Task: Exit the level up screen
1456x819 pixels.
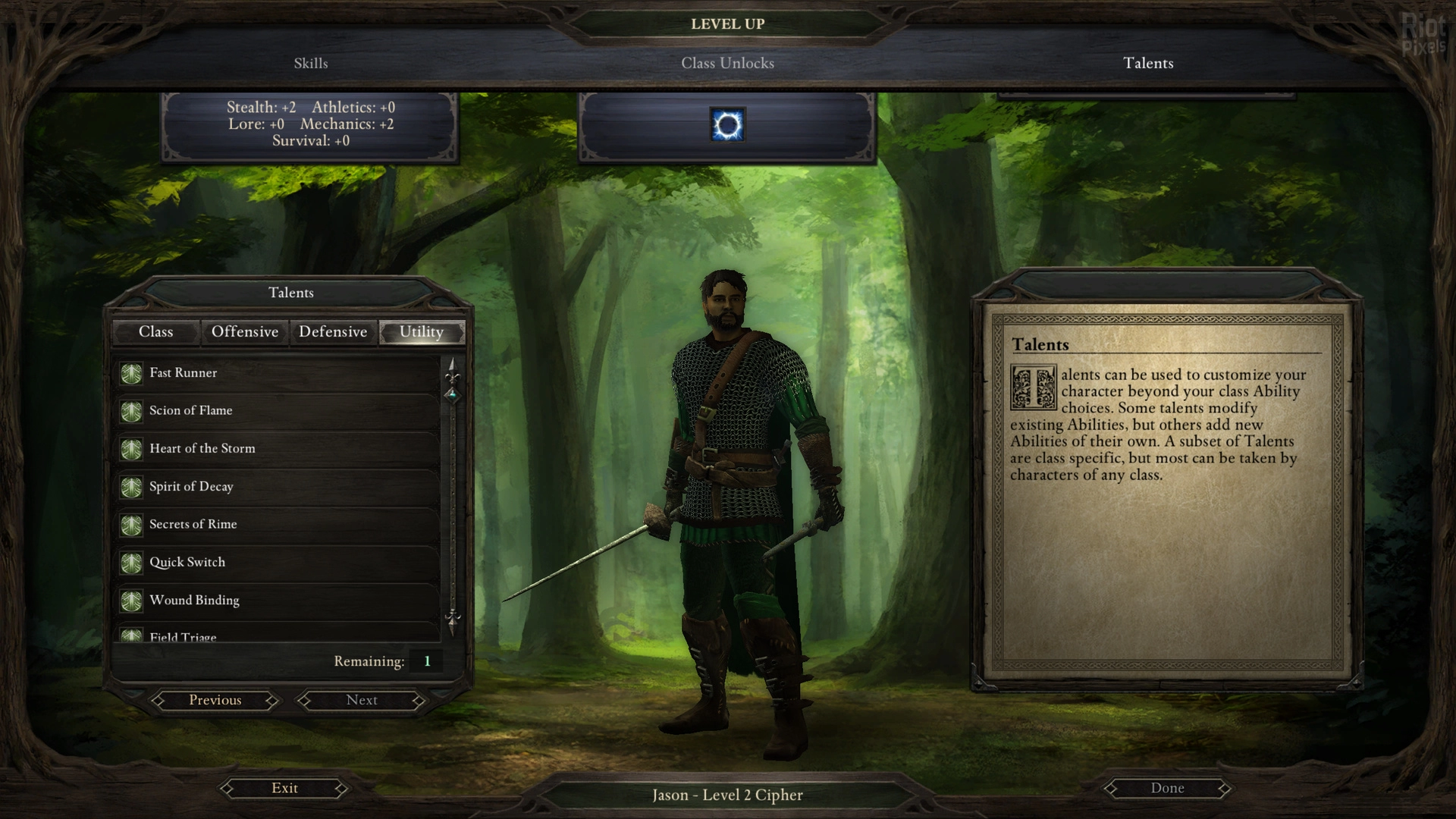Action: pos(284,789)
